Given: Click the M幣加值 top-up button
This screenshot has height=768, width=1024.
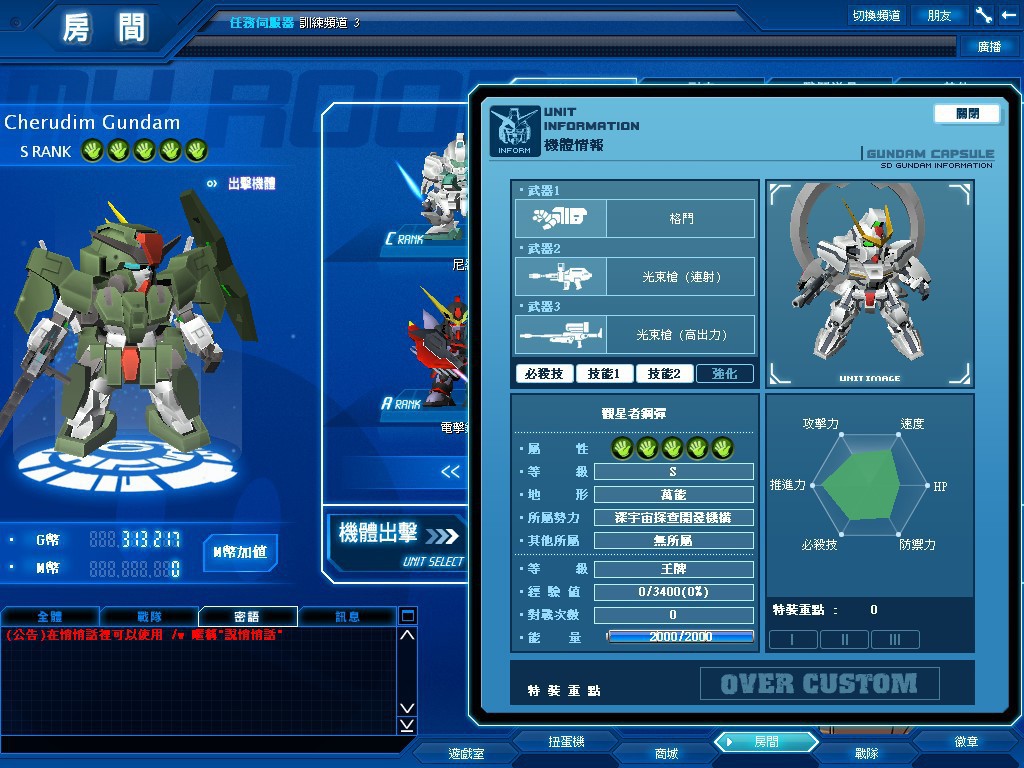Looking at the screenshot, I should [x=240, y=552].
